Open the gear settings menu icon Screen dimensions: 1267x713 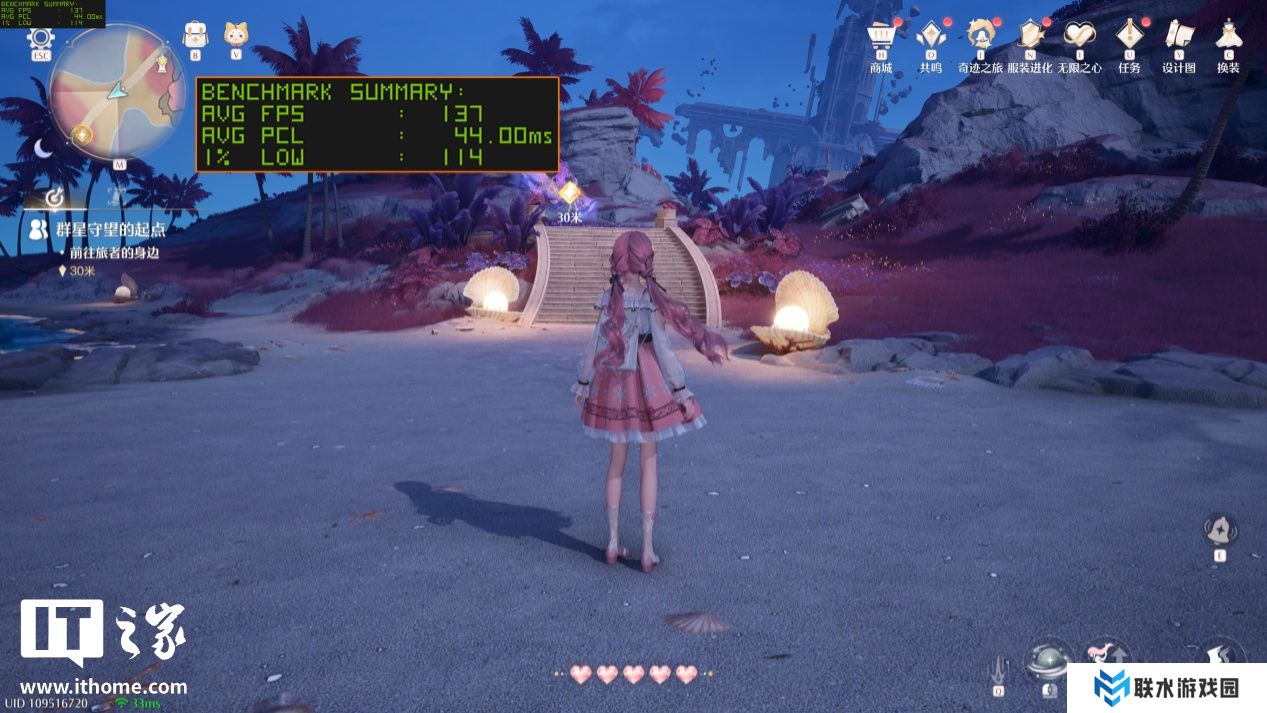40,40
